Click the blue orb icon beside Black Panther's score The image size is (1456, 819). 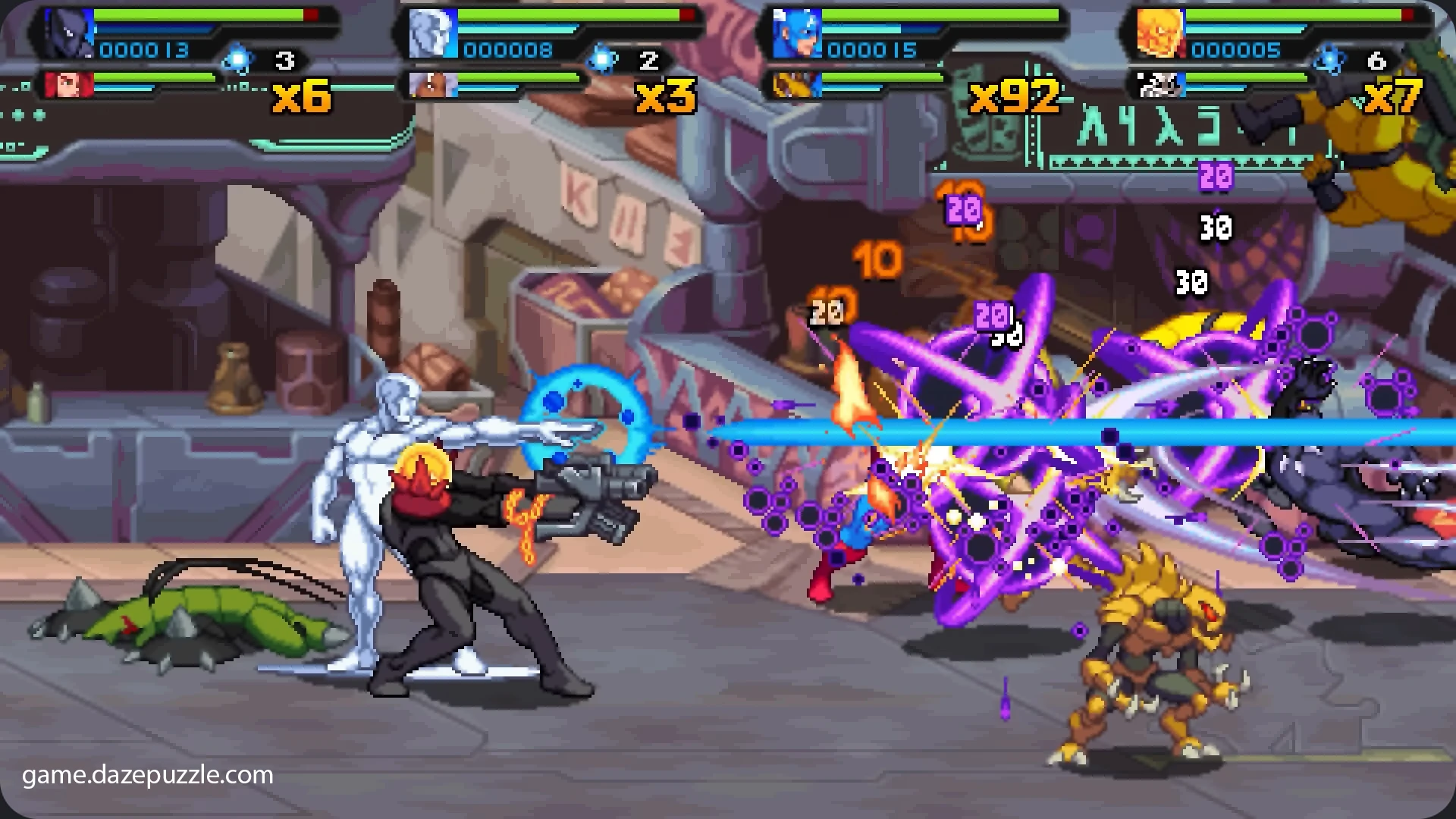238,59
